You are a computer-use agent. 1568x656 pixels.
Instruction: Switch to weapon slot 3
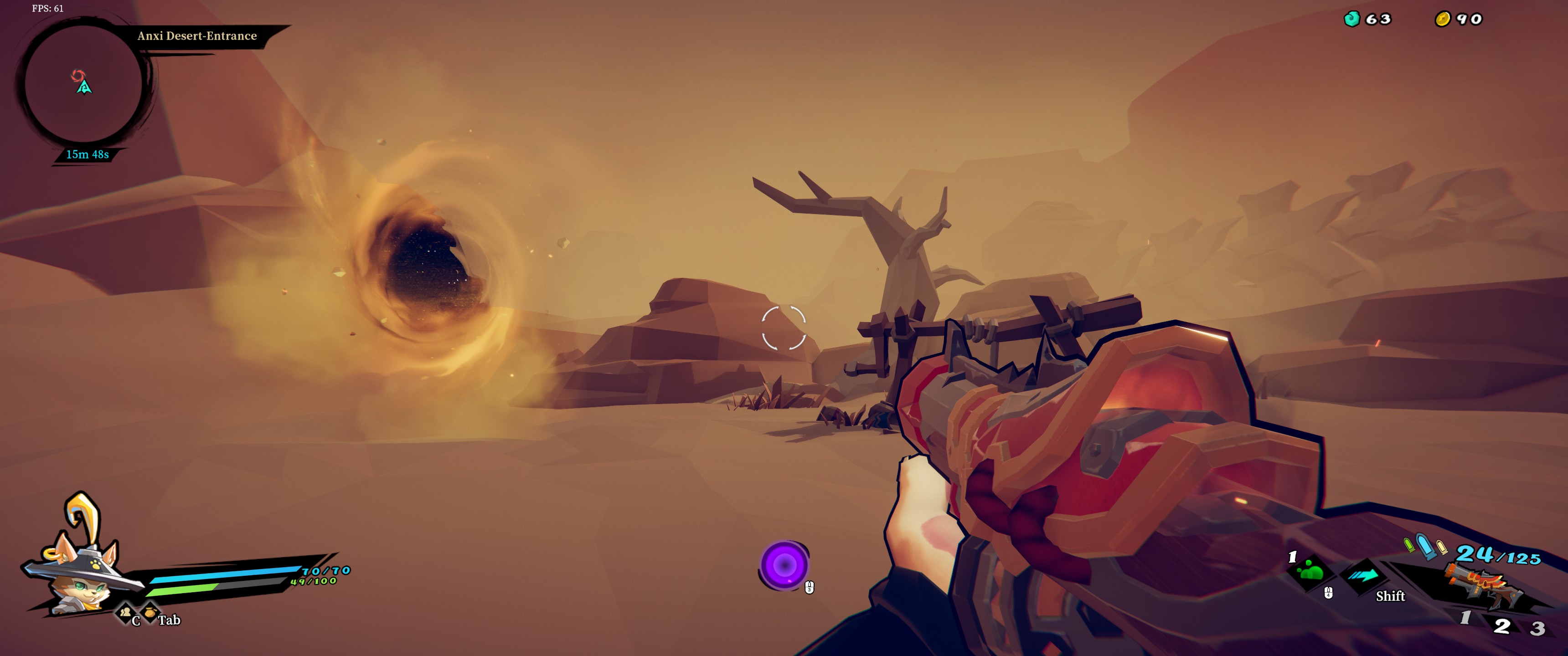pos(1537,628)
